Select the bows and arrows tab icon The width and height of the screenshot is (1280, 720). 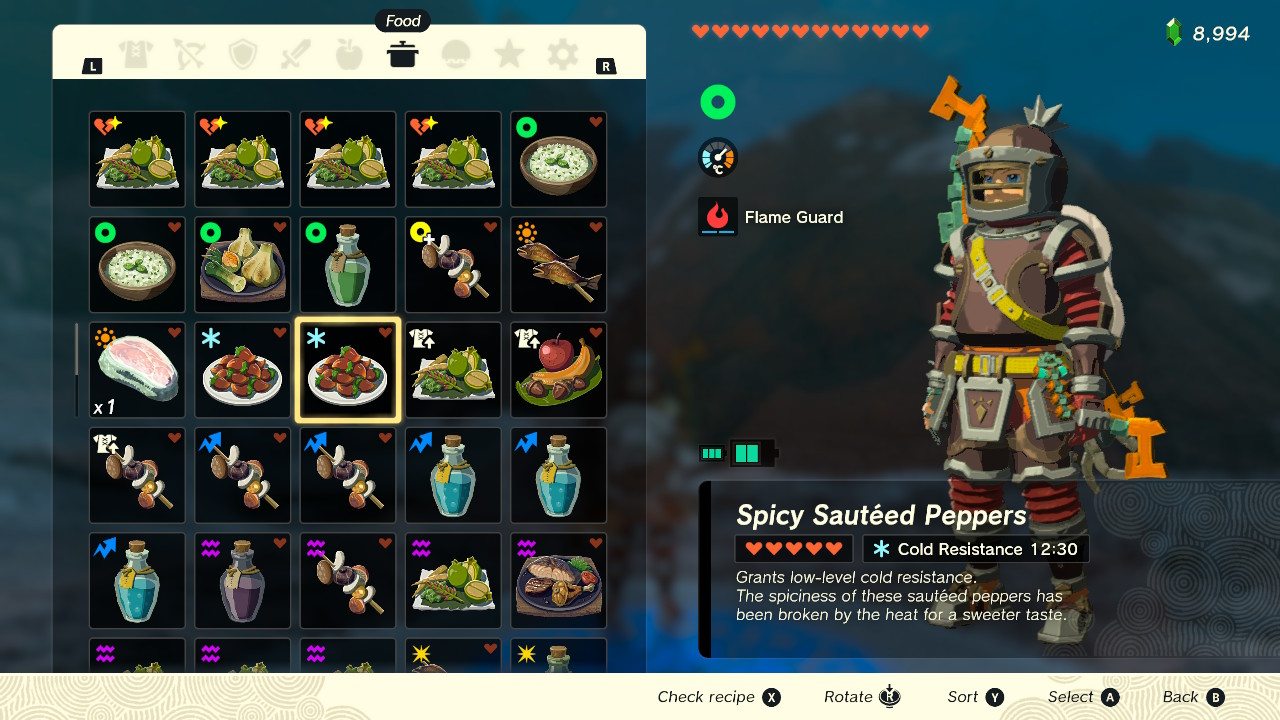pyautogui.click(x=189, y=55)
